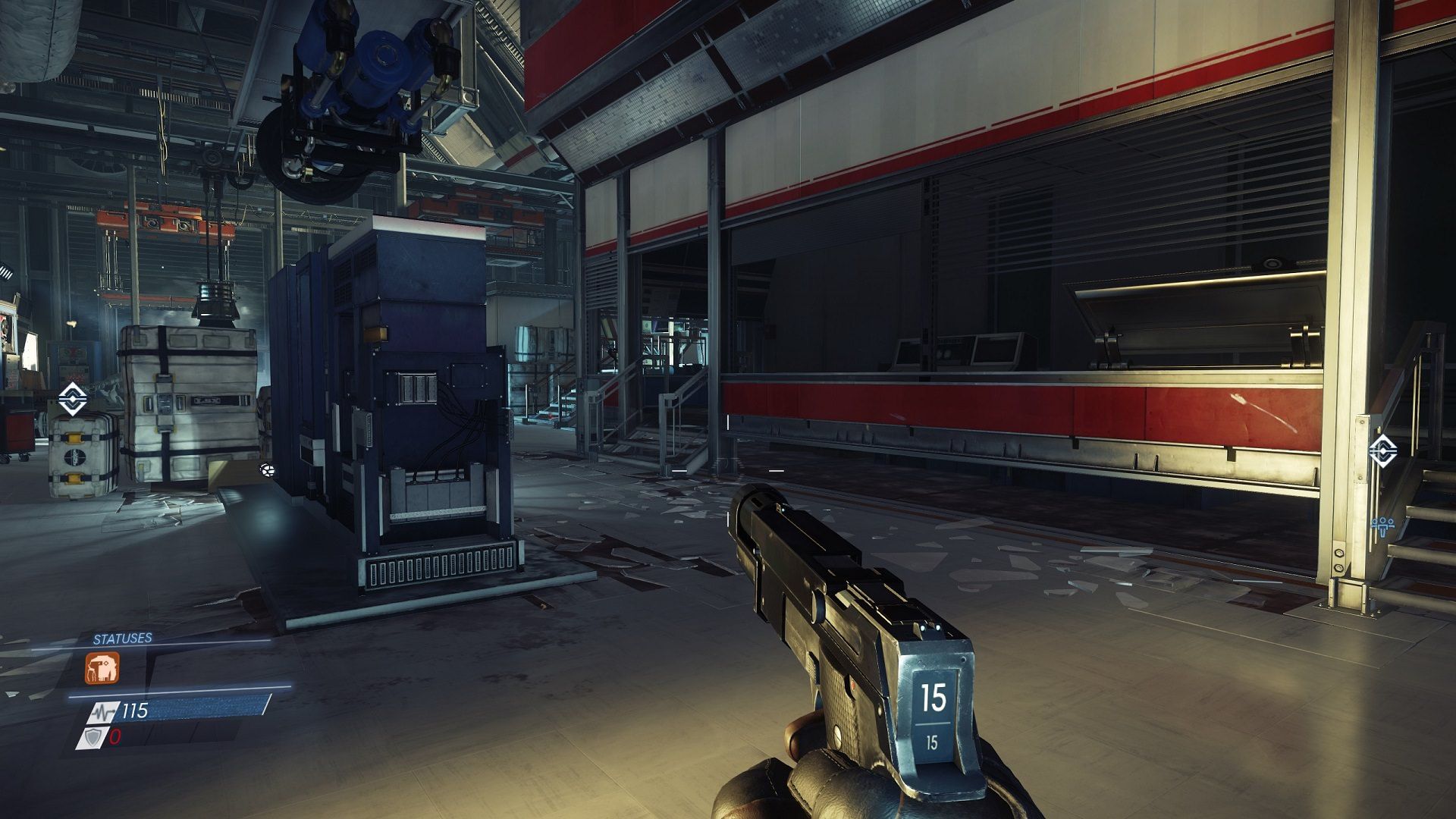Image resolution: width=1456 pixels, height=819 pixels.
Task: Click the small round white waypoint marker
Action: [266, 469]
